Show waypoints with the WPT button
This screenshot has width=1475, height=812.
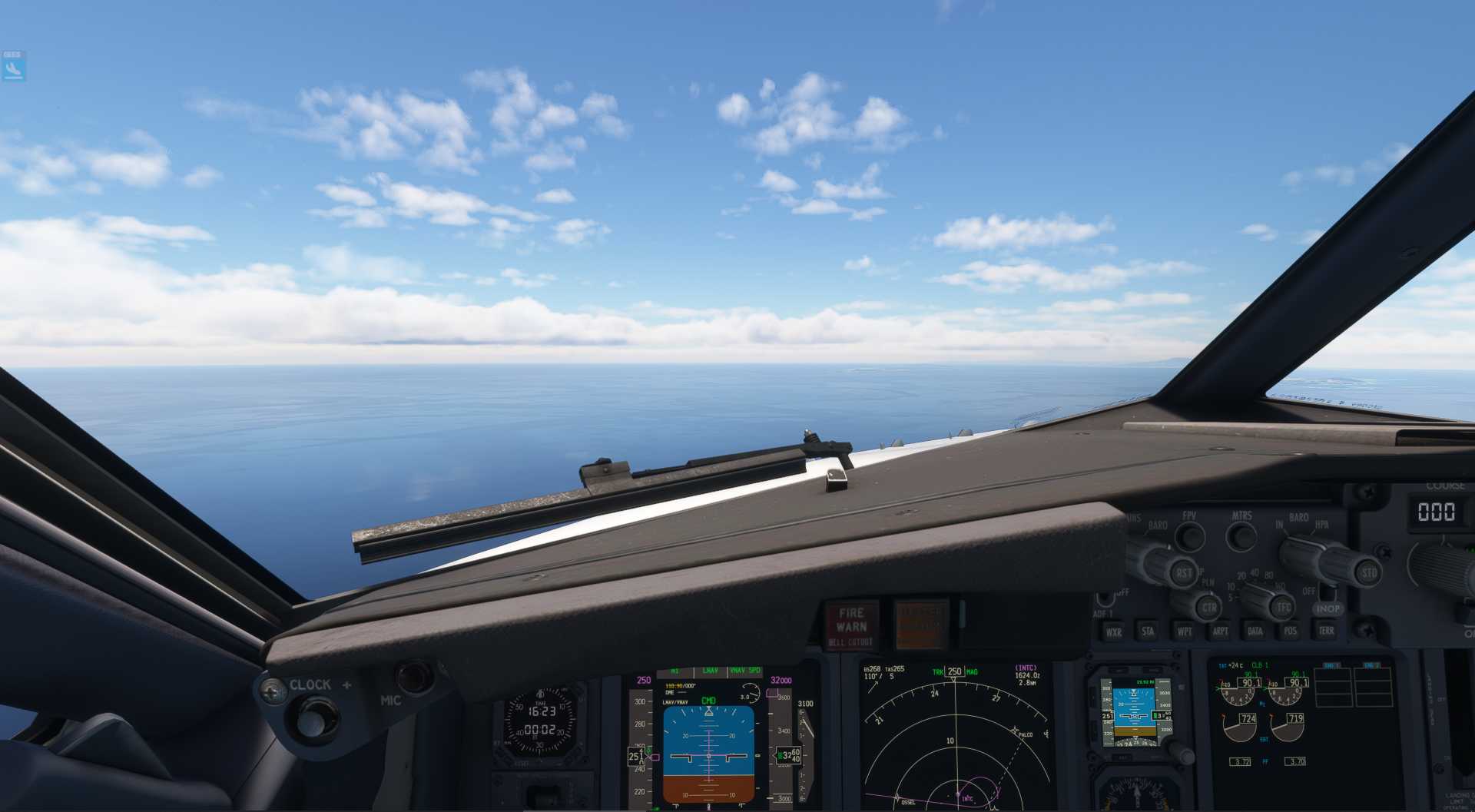tap(1184, 631)
